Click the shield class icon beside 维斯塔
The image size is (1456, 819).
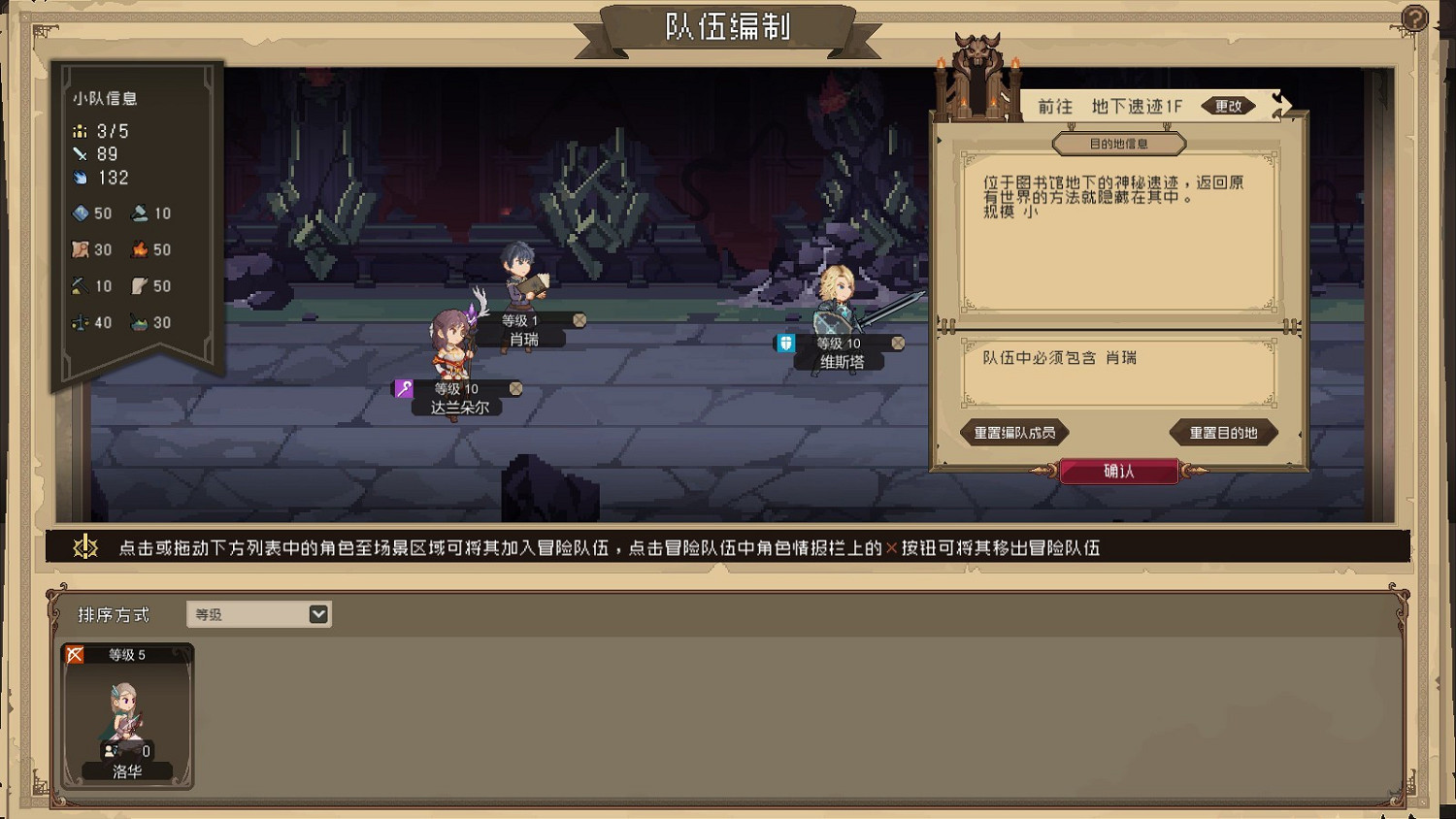784,343
